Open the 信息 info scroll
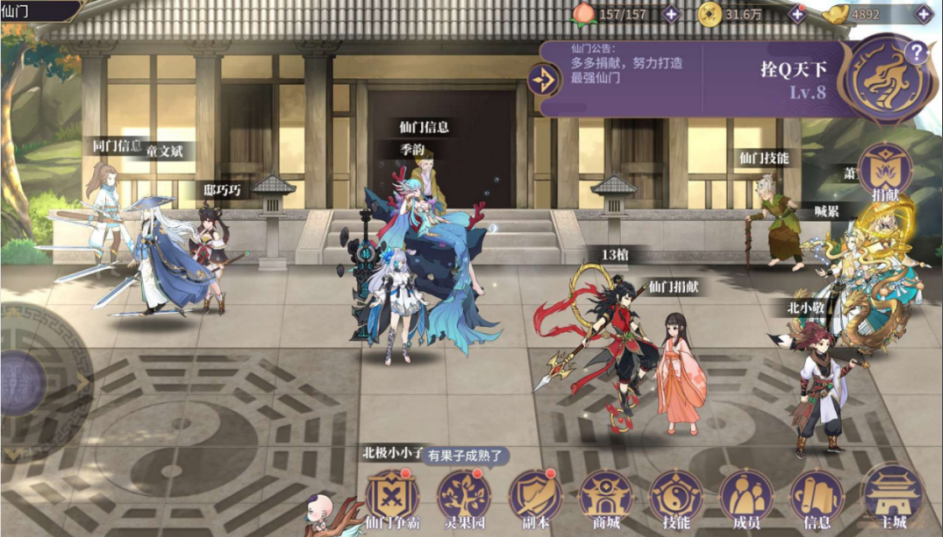This screenshot has height=537, width=943. pyautogui.click(x=817, y=496)
